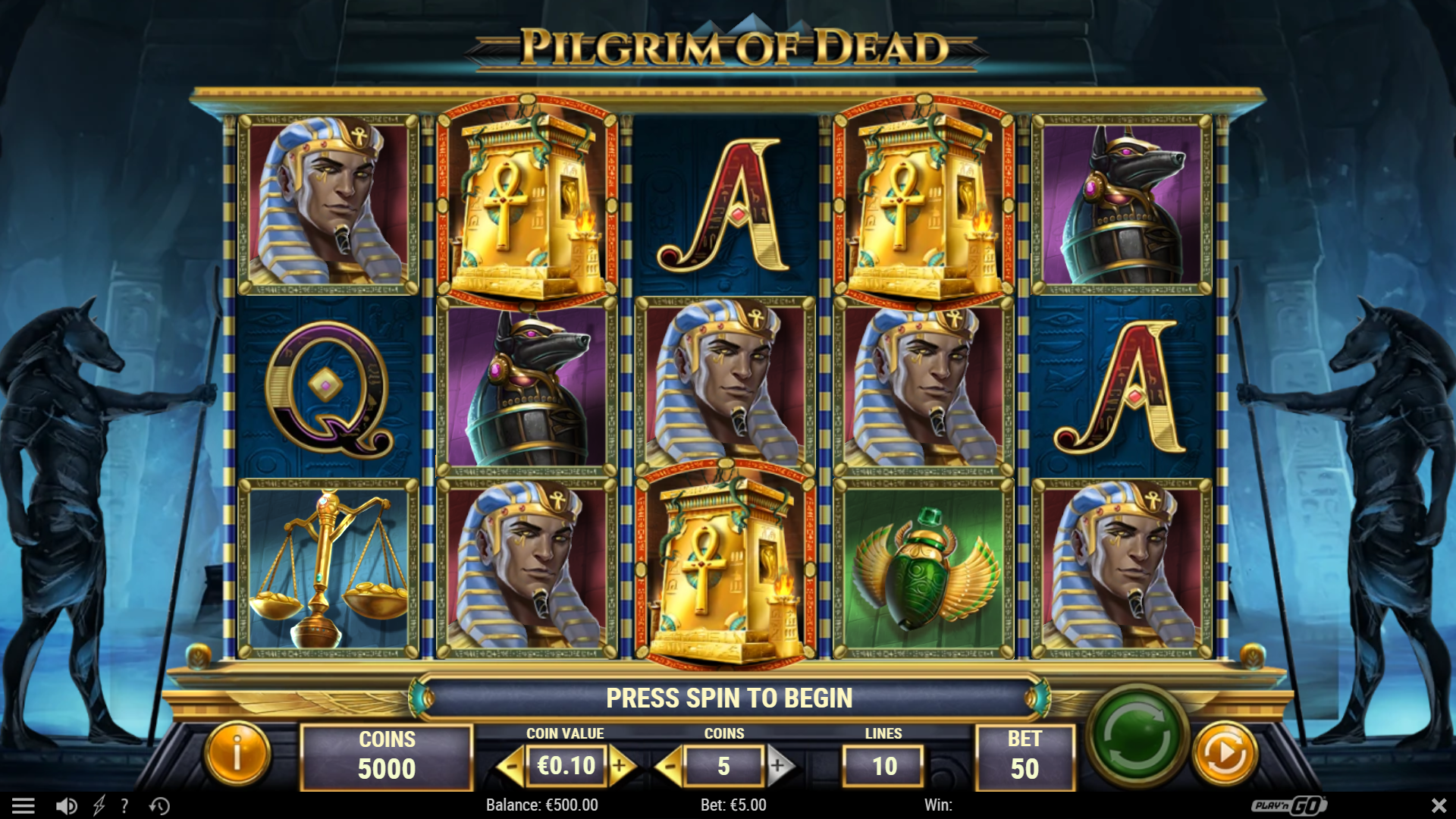1456x819 pixels.
Task: Toggle fast play lightning icon
Action: click(99, 806)
